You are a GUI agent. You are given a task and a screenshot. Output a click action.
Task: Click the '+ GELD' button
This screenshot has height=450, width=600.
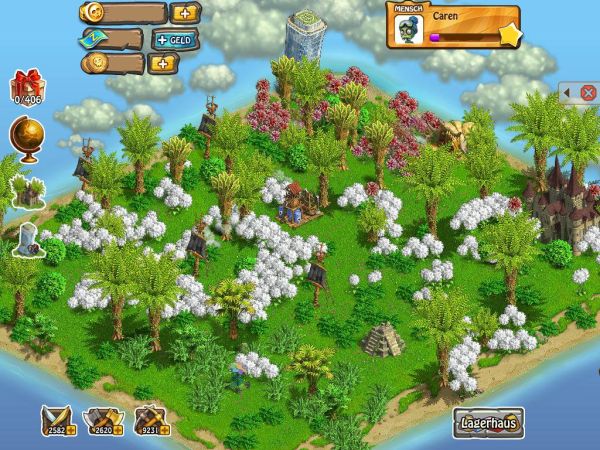pyautogui.click(x=177, y=39)
